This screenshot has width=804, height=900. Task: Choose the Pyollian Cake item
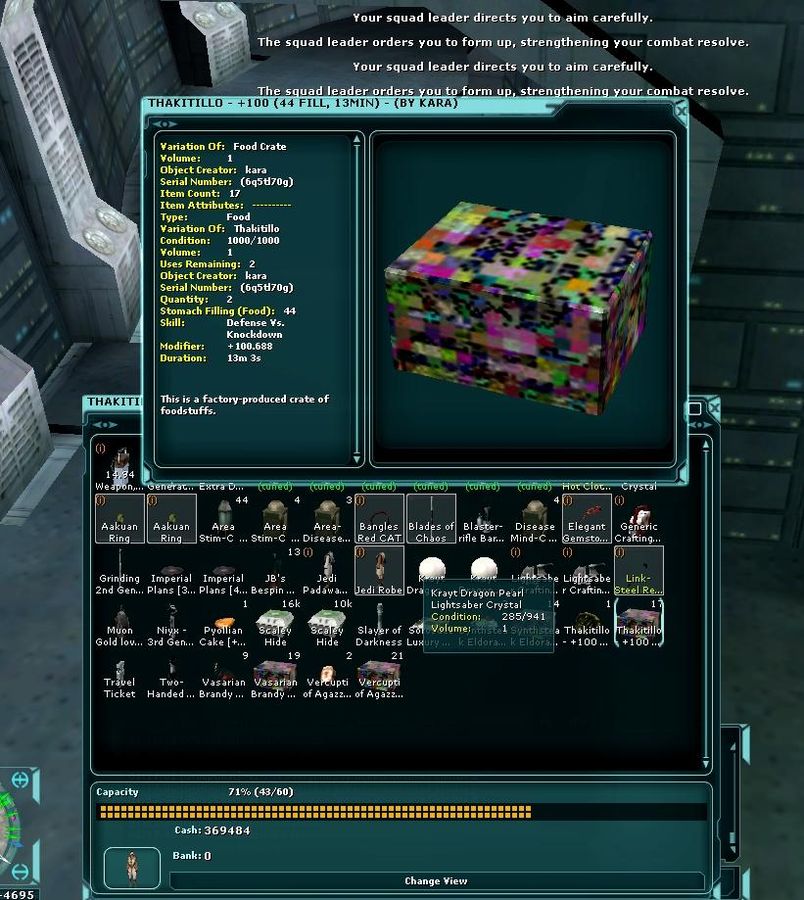click(223, 623)
